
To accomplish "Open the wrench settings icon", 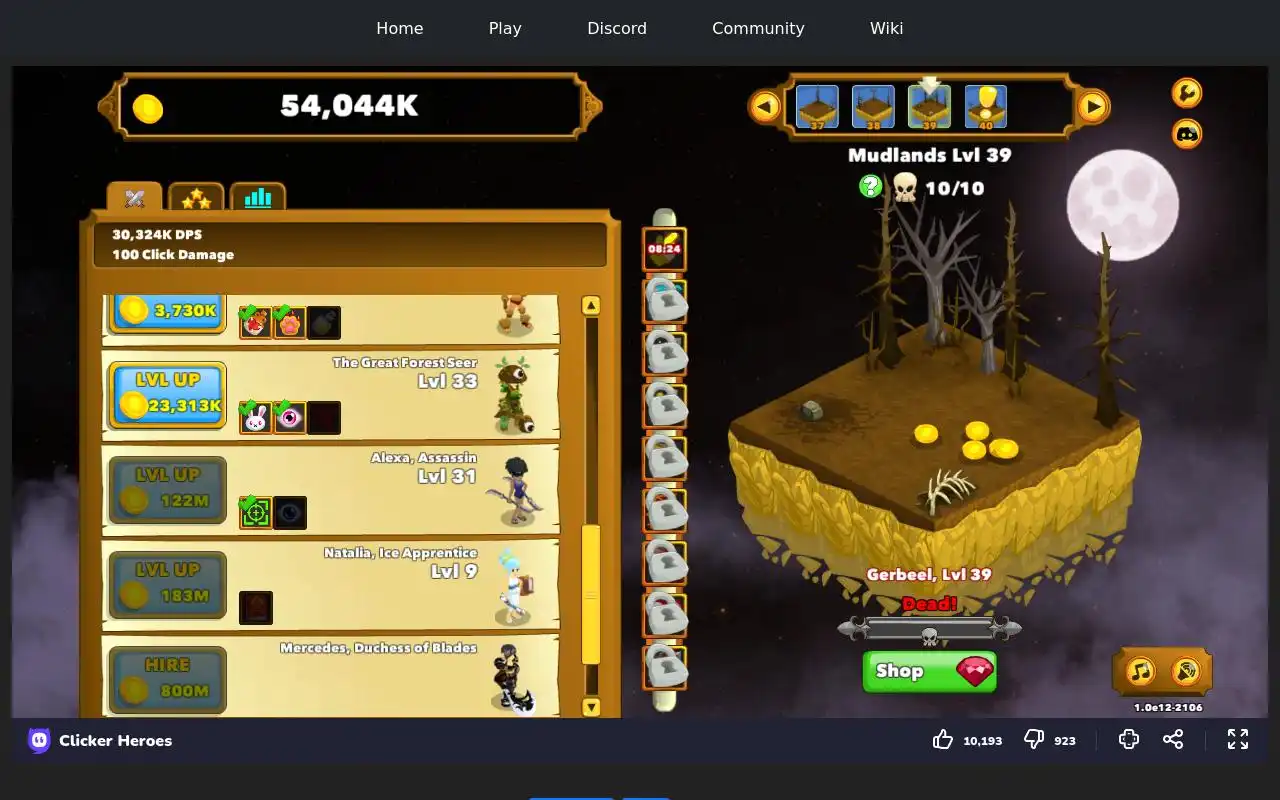I will pyautogui.click(x=1187, y=93).
